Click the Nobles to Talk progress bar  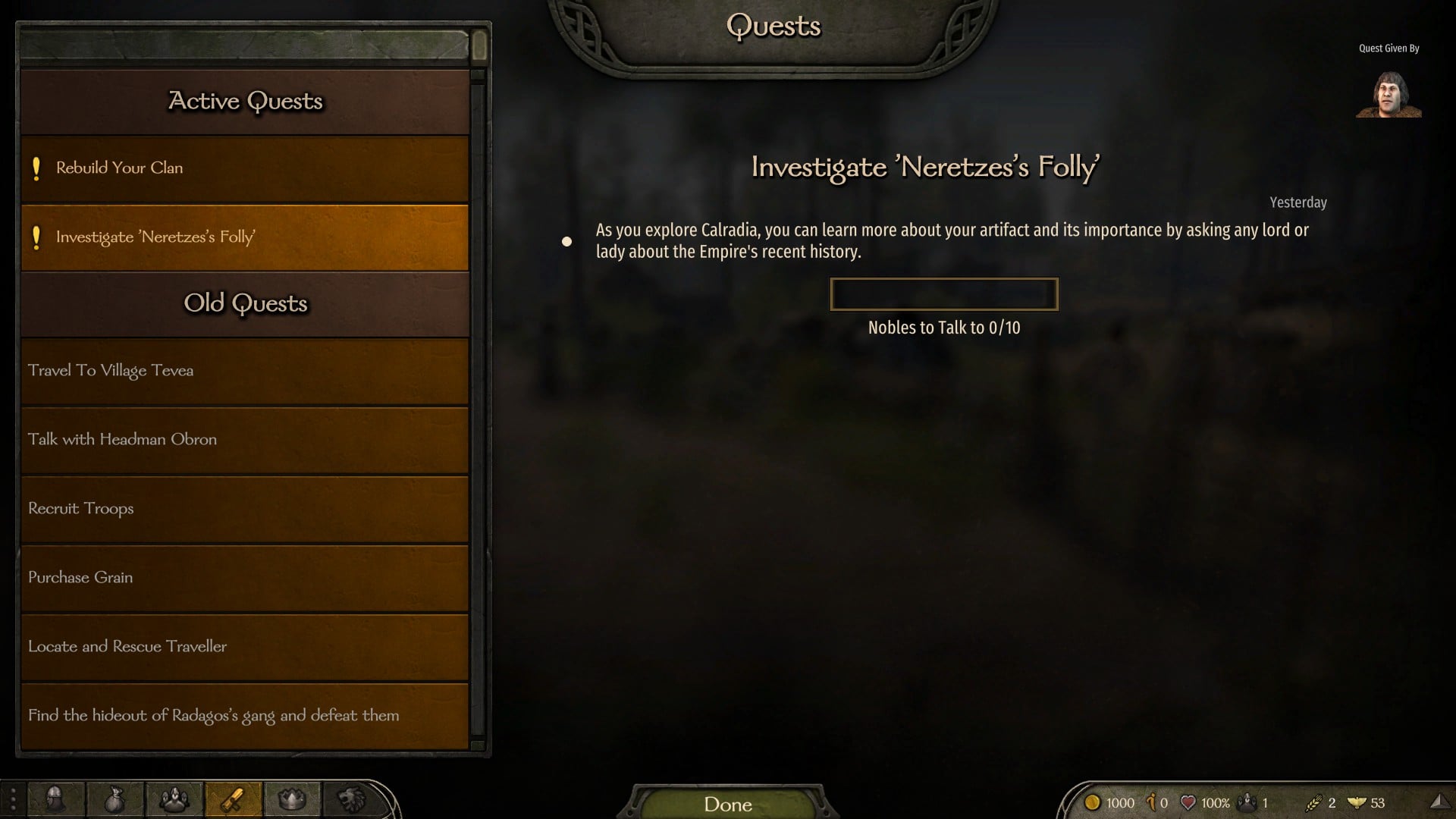point(943,294)
